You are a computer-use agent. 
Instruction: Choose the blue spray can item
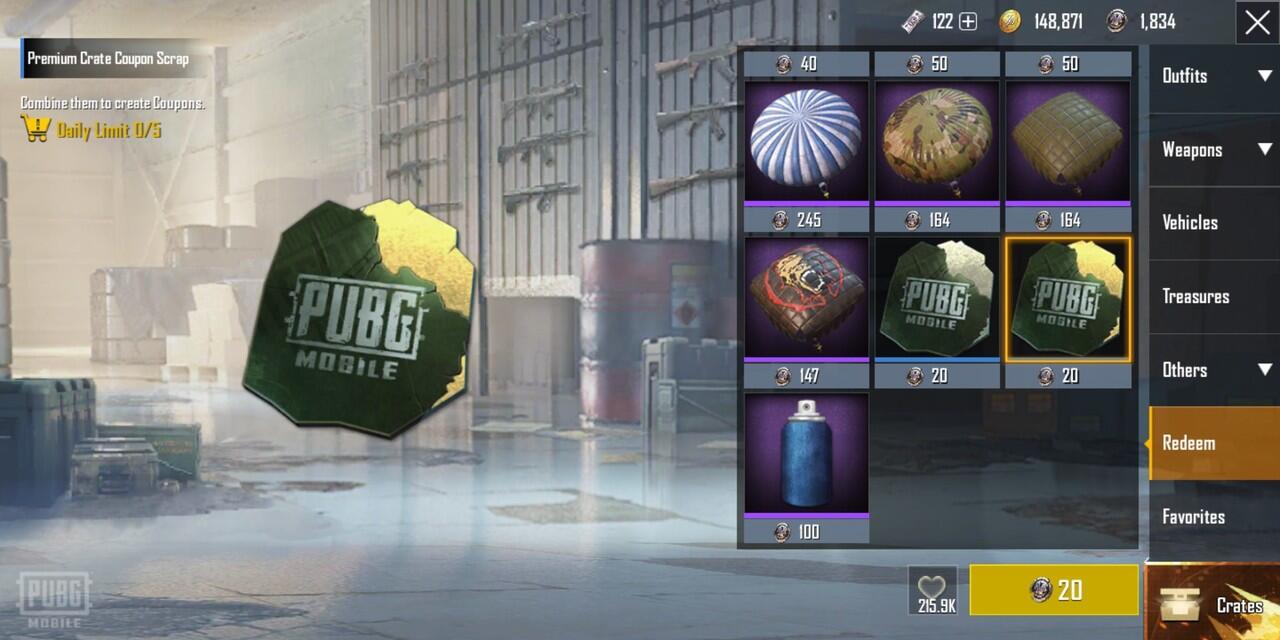pos(806,454)
